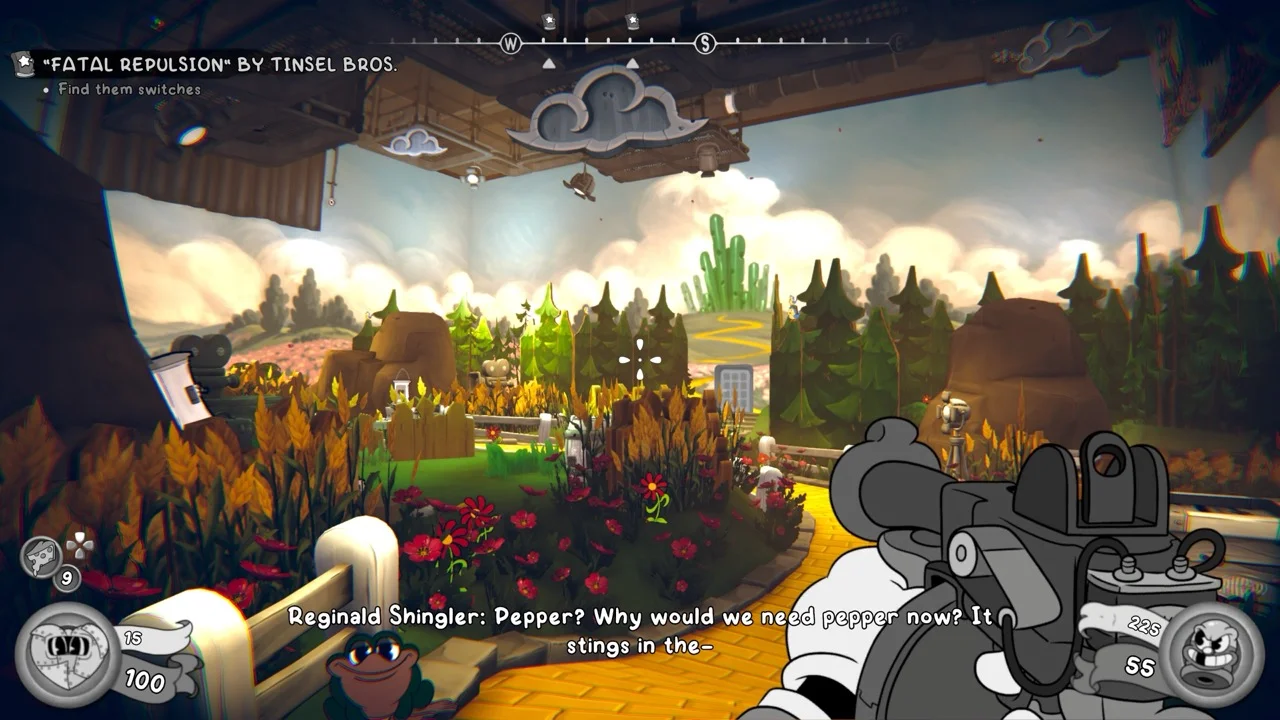Select the cheese item icon
1280x720 pixels.
(44, 555)
